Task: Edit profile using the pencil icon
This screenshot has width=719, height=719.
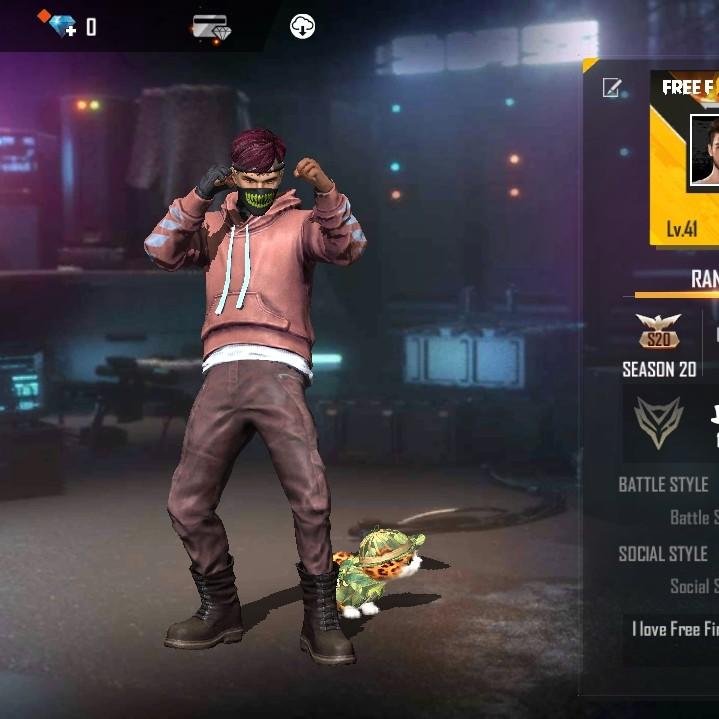Action: (611, 88)
